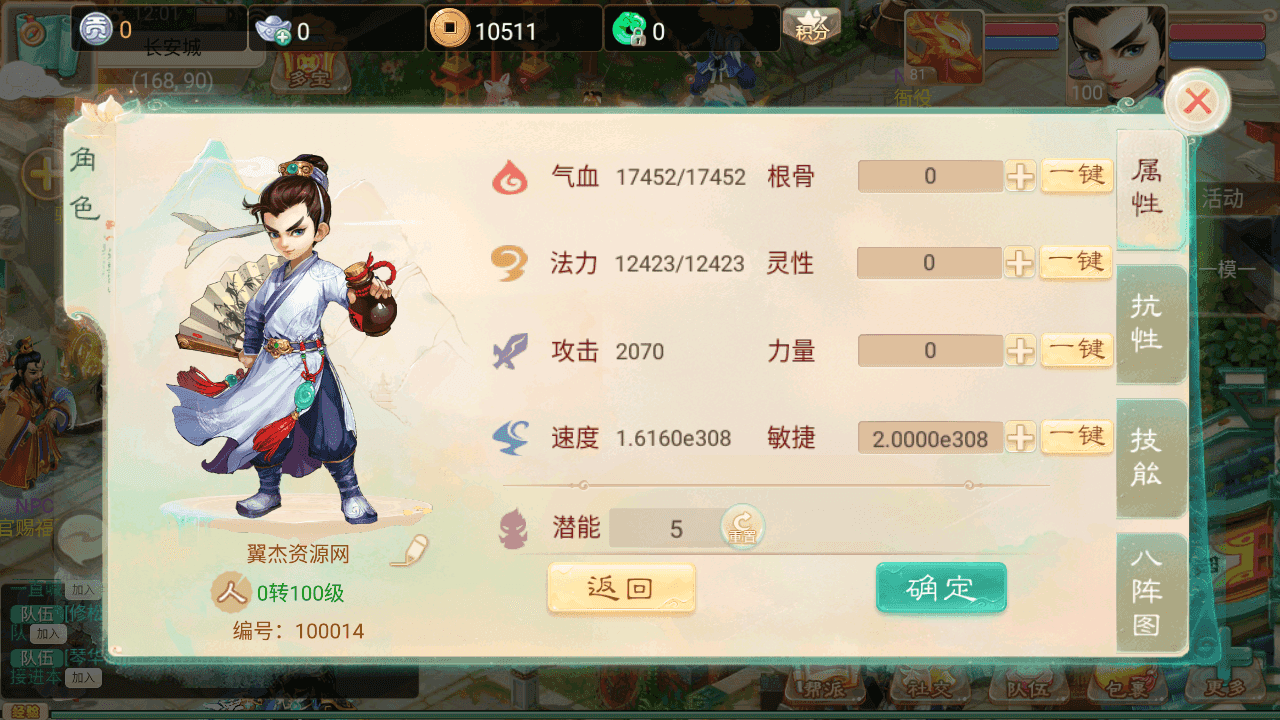The height and width of the screenshot is (720, 1280).
Task: Click 一键 button on the 灵性 row
Action: coord(1077,263)
